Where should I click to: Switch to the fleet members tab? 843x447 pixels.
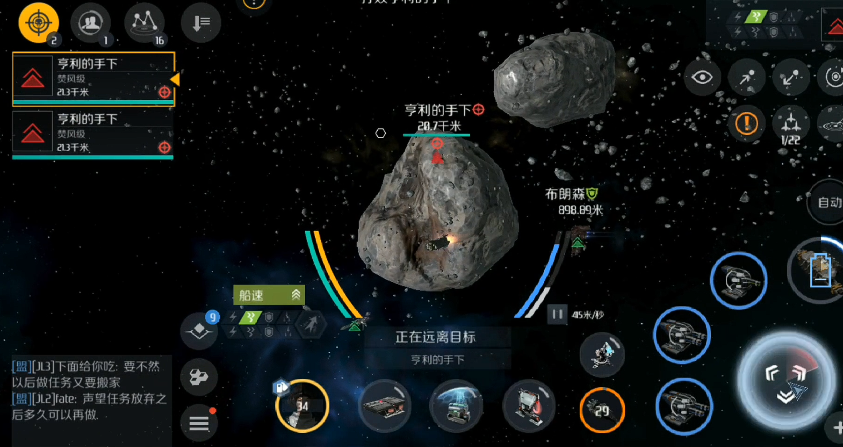[91, 21]
